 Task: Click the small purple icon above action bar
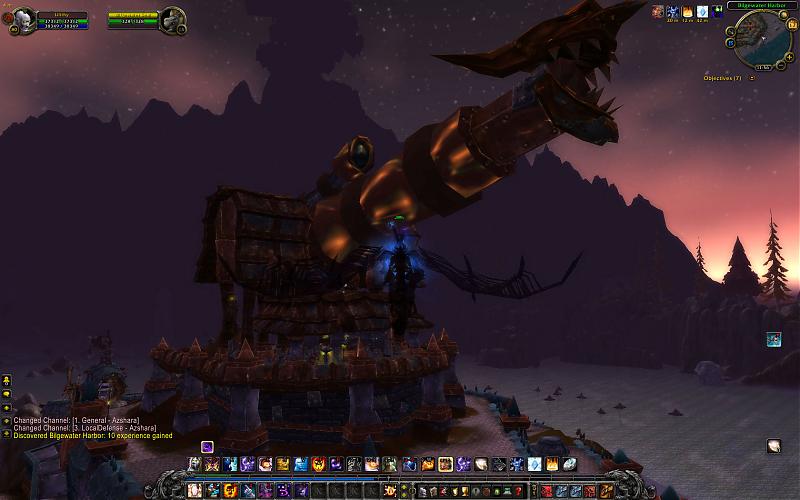(x=207, y=446)
